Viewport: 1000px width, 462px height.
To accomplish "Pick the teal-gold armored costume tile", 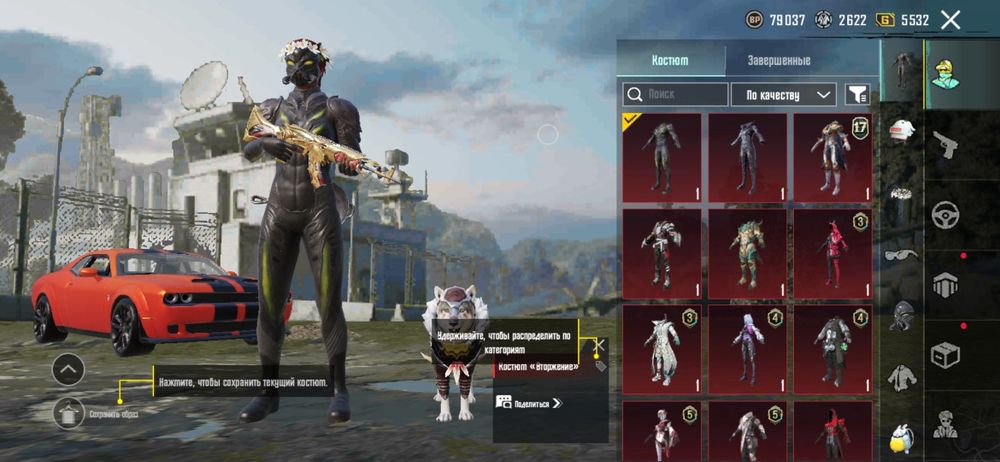I will [x=747, y=254].
